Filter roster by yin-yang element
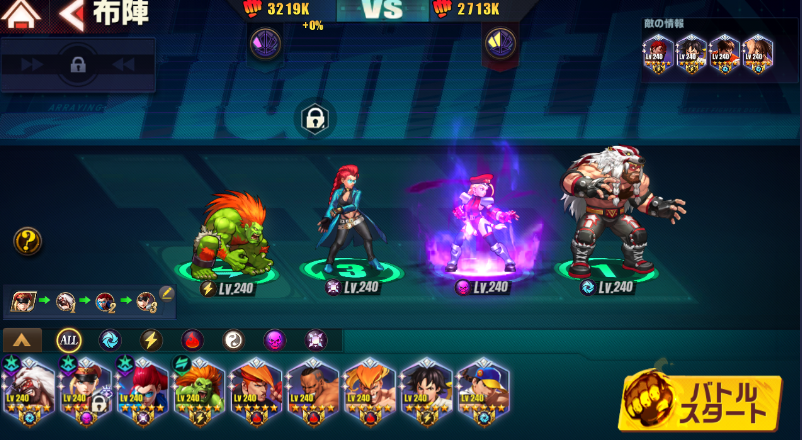Viewport: 802px width, 440px height. pos(233,340)
